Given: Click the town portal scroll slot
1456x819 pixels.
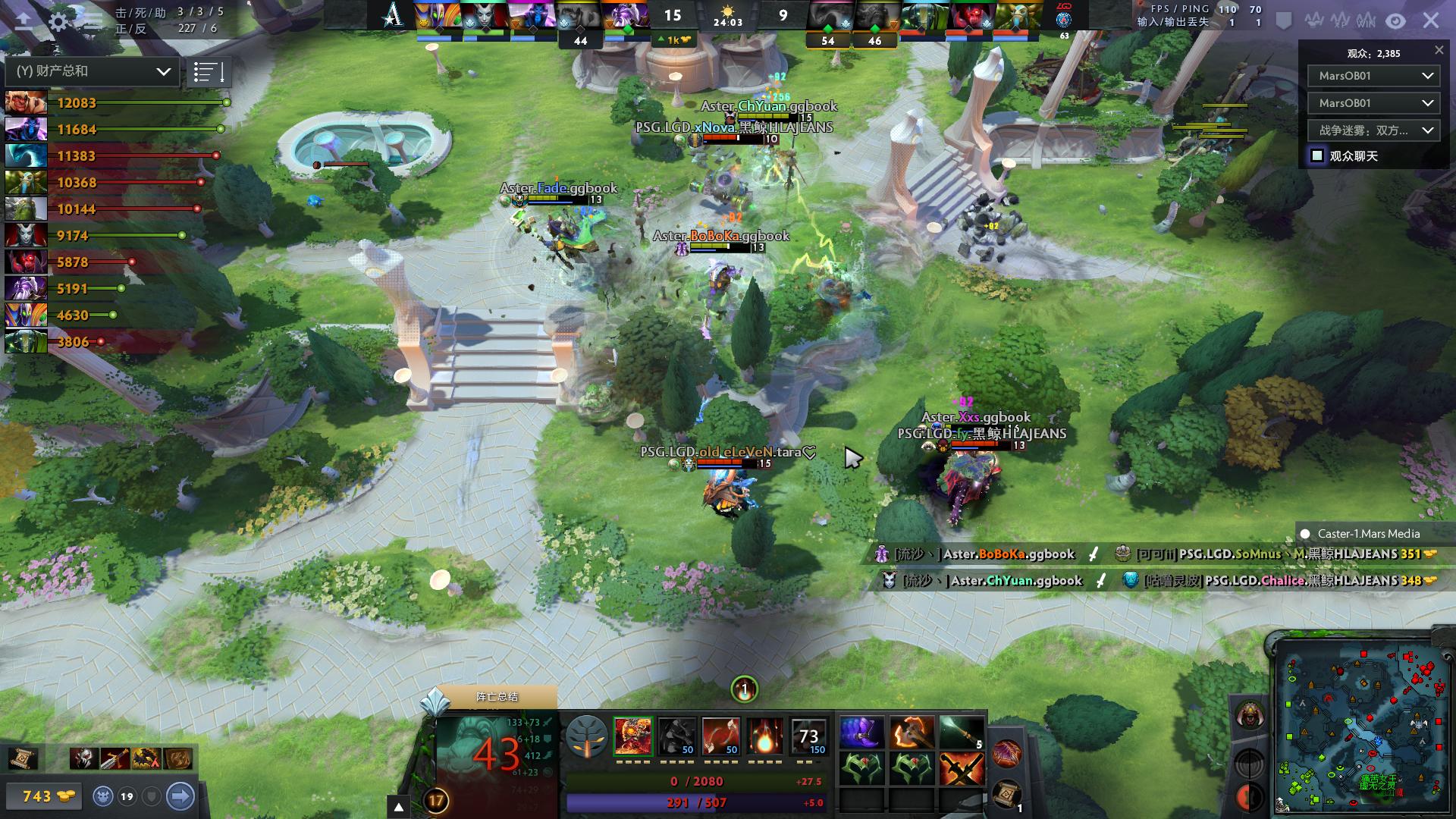Looking at the screenshot, I should click(1006, 792).
